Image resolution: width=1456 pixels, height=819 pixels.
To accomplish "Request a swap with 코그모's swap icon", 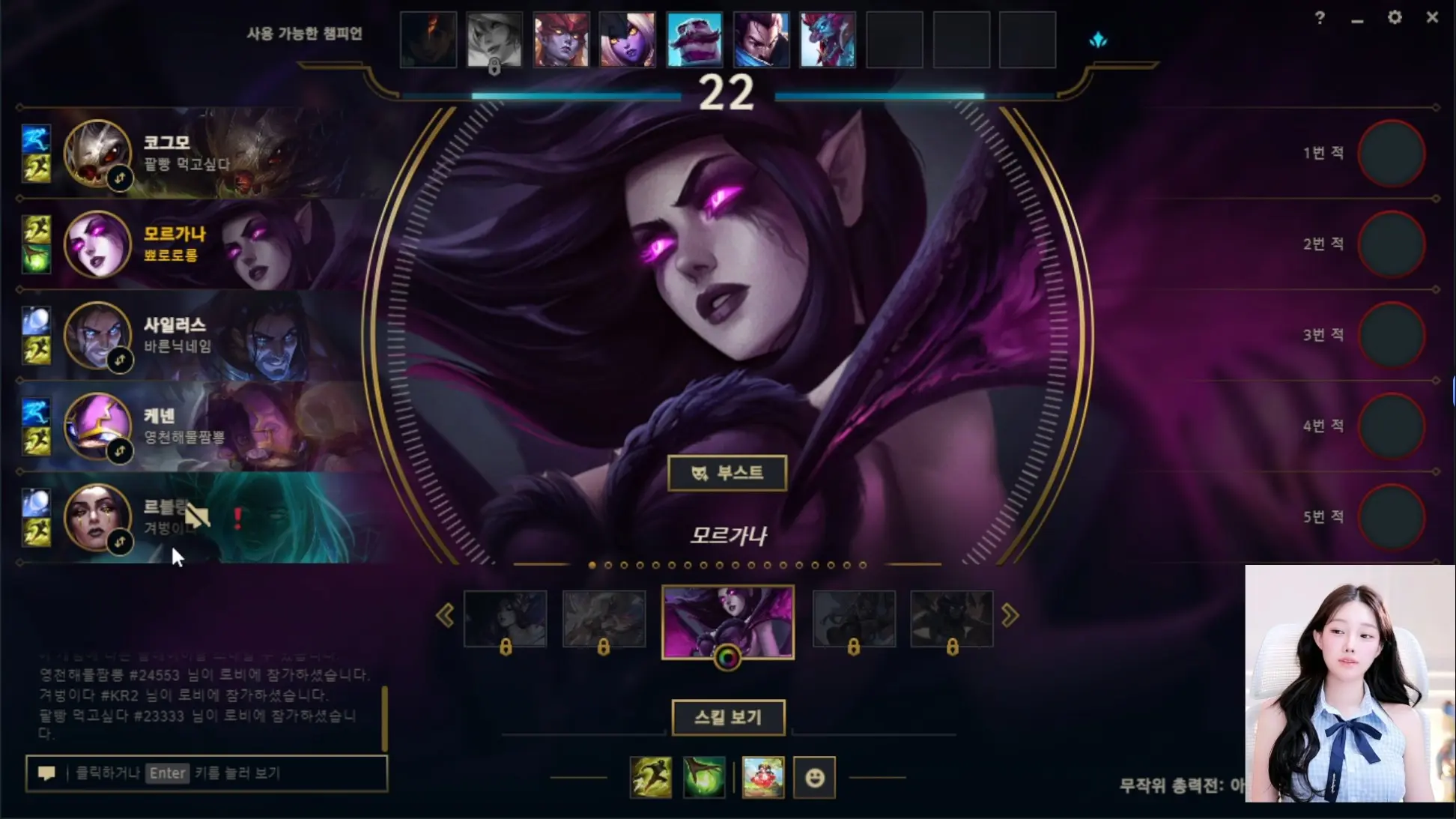I will (x=120, y=178).
